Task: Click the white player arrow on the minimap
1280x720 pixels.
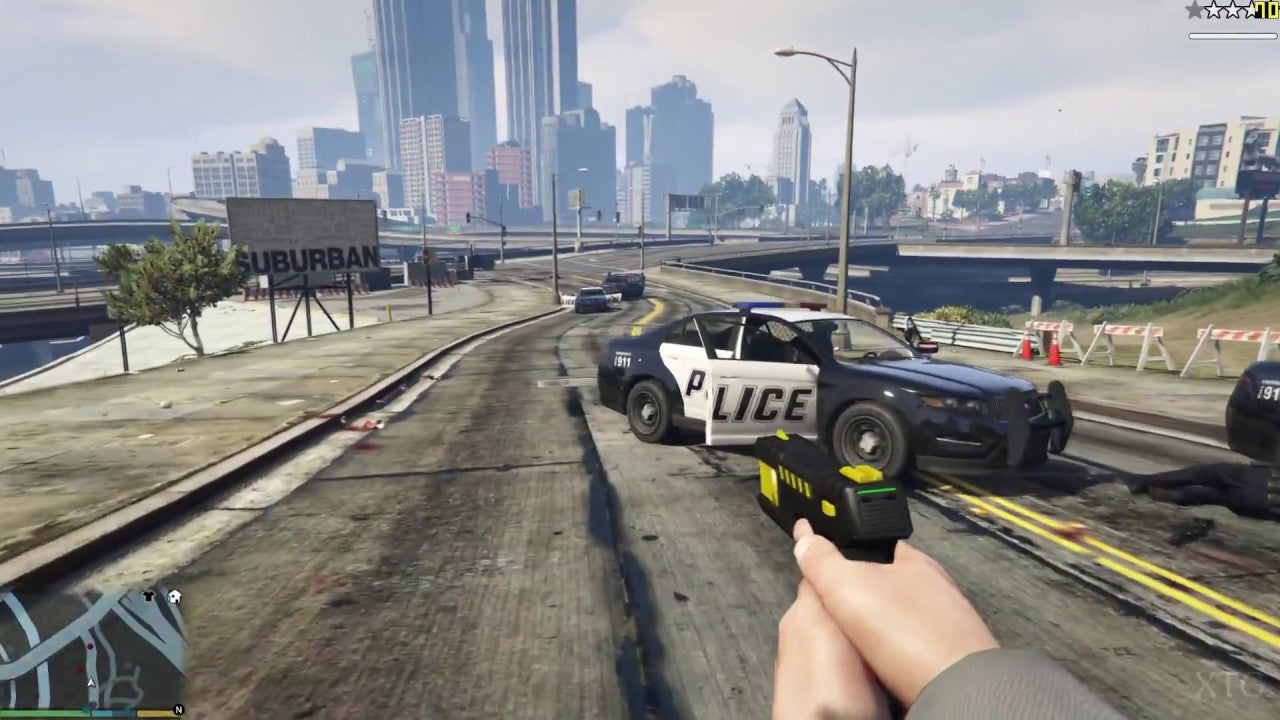Action: coord(90,682)
